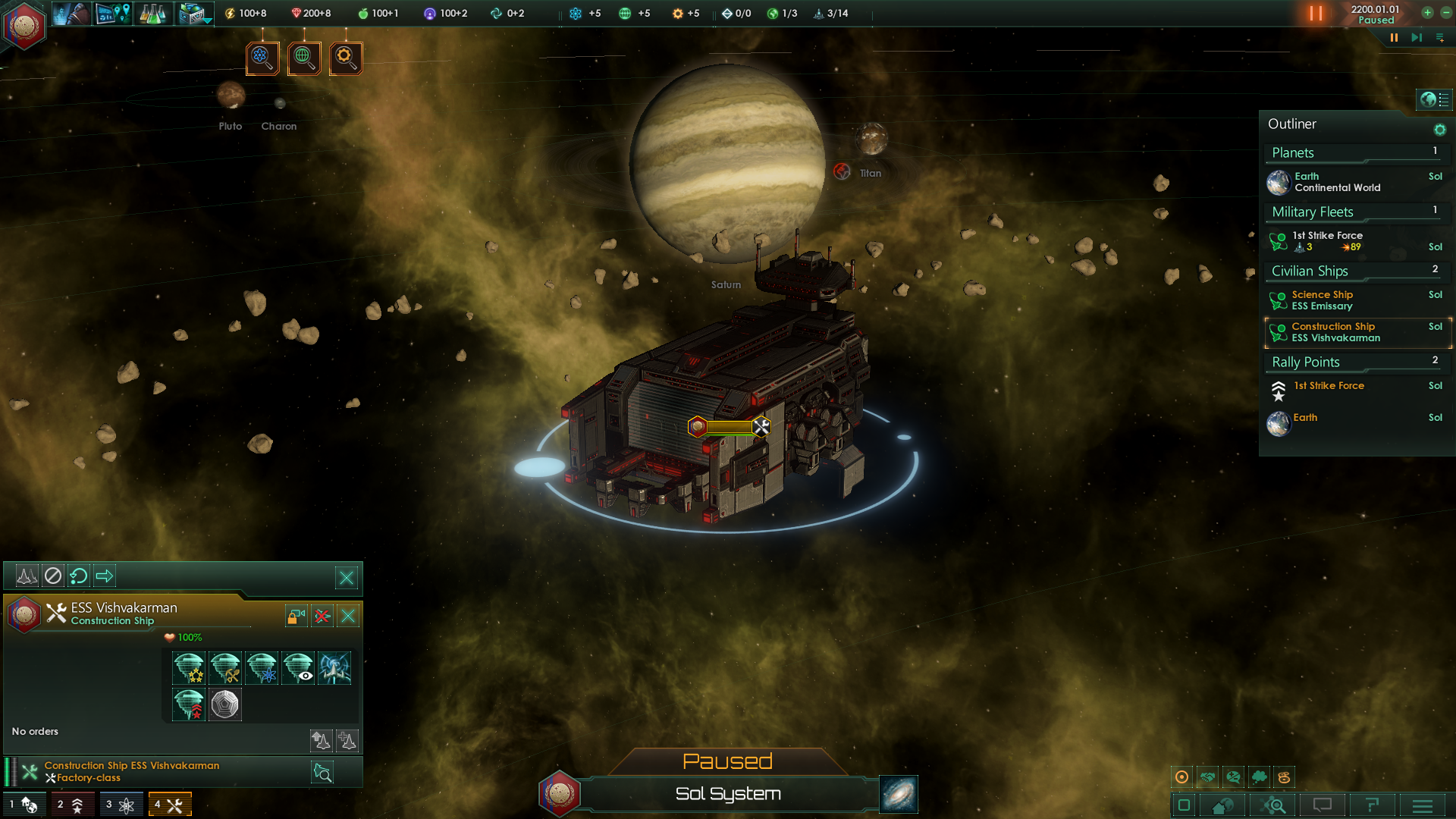This screenshot has width=1456, height=819.
Task: Select control group 3 science ship
Action: pos(121,805)
